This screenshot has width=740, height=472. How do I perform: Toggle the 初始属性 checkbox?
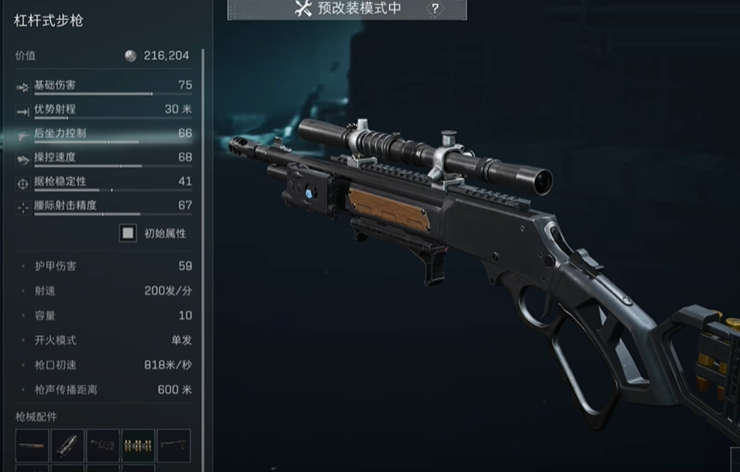[127, 233]
